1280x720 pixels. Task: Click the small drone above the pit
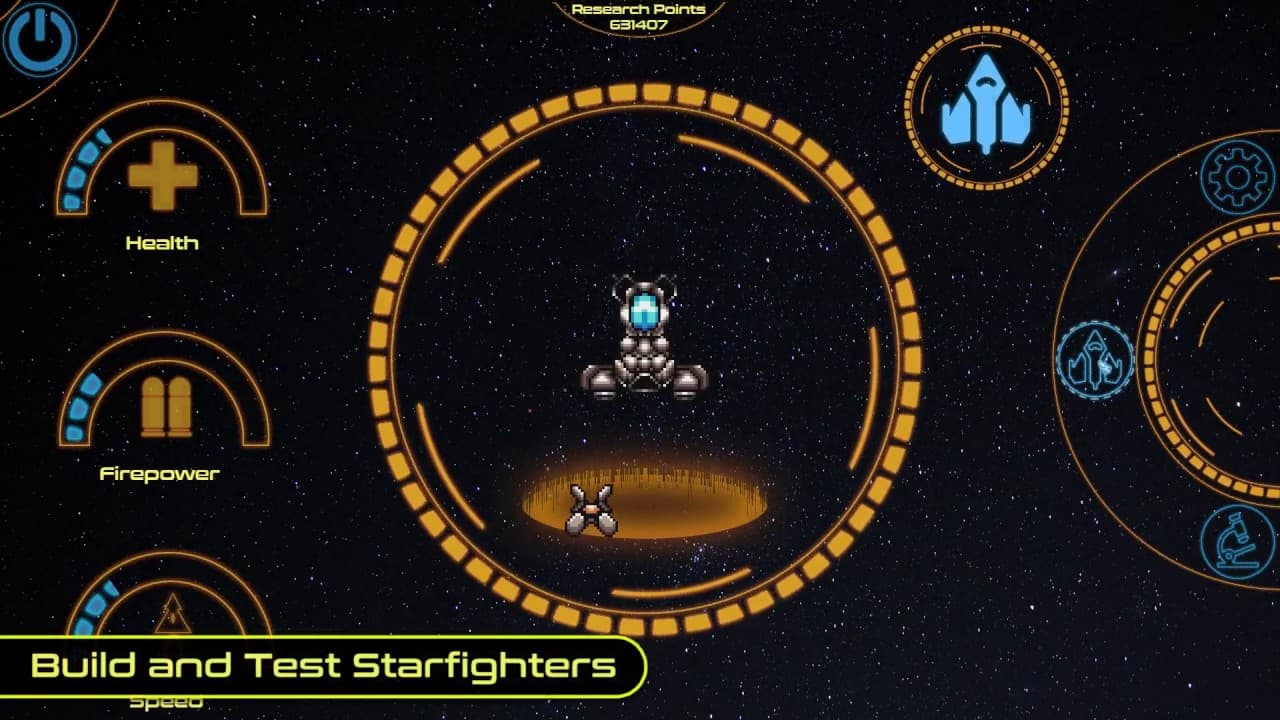590,508
